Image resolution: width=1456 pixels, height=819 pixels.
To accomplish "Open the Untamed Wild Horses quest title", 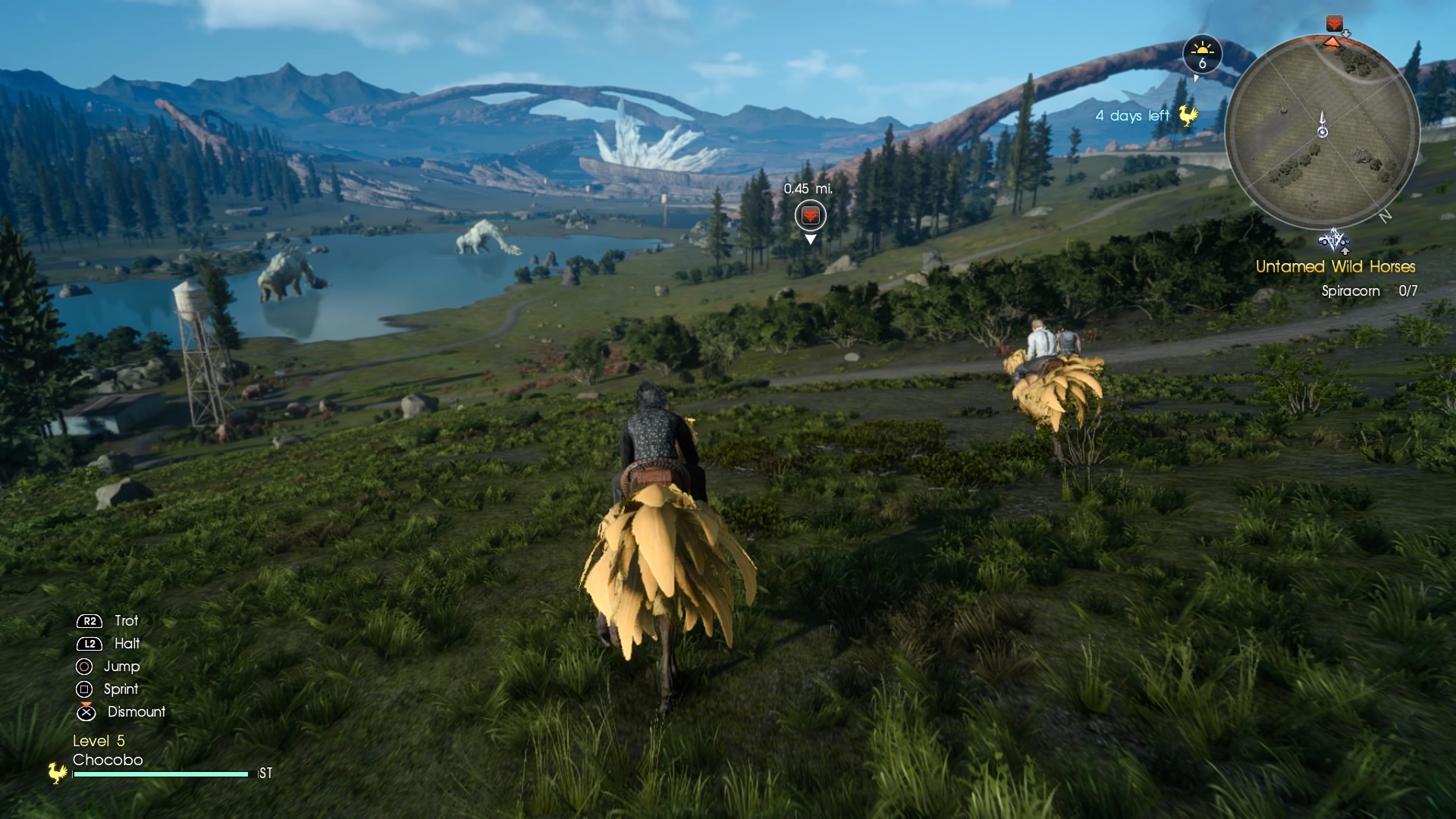I will [x=1335, y=267].
